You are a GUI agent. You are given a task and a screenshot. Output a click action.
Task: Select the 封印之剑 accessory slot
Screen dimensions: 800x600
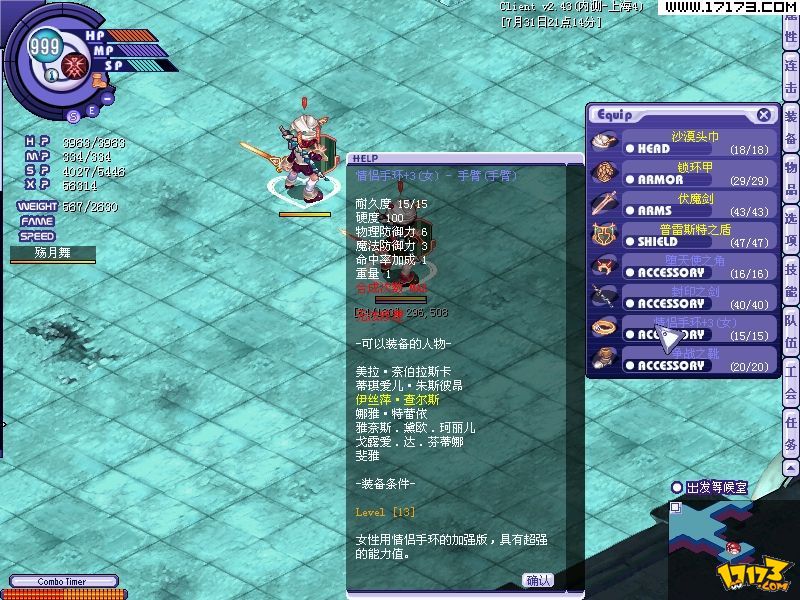[680, 297]
